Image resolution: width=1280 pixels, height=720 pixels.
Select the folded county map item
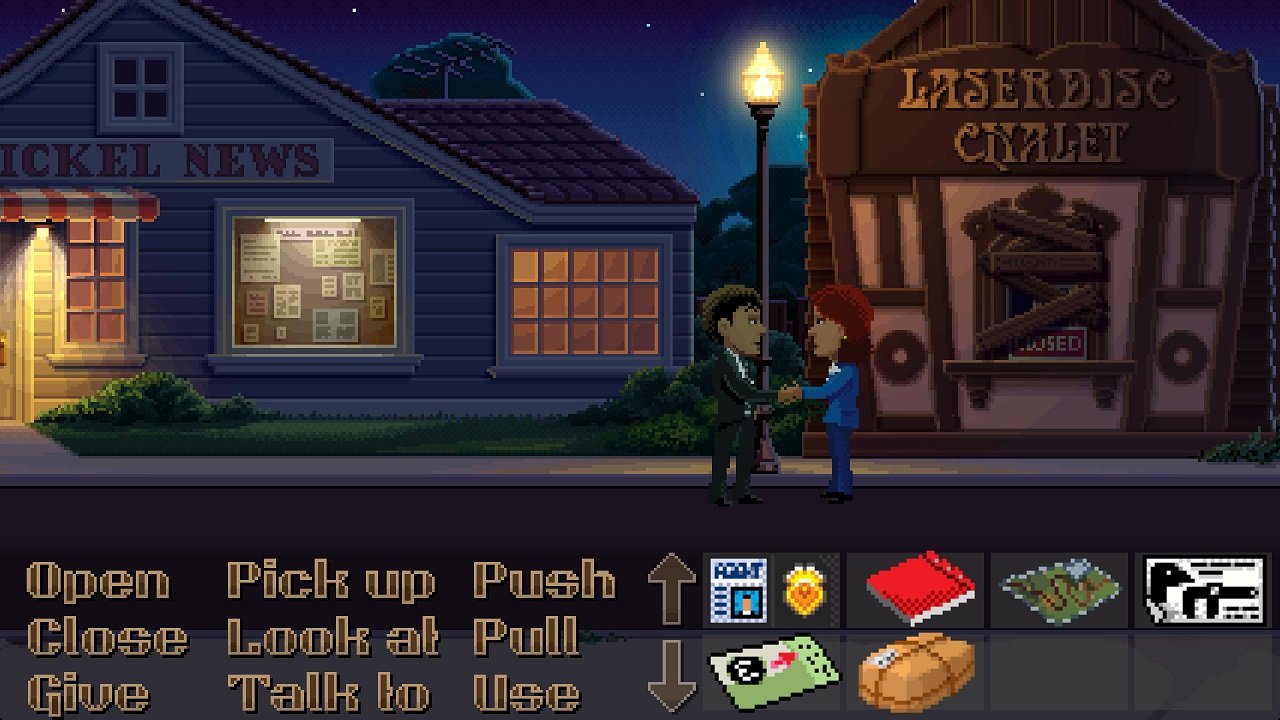coord(1060,588)
